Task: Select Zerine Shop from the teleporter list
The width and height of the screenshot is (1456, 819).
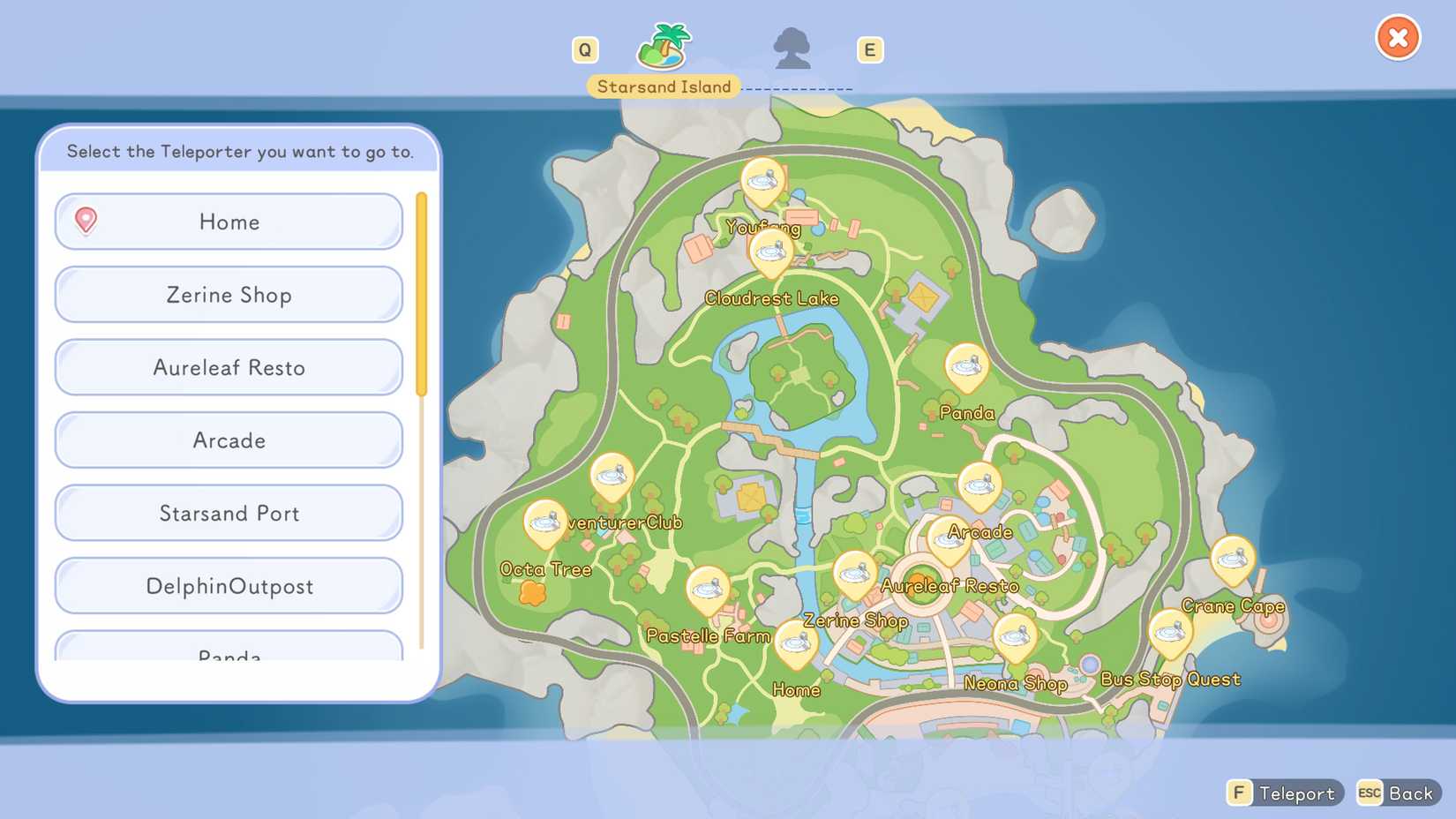Action: 228,295
